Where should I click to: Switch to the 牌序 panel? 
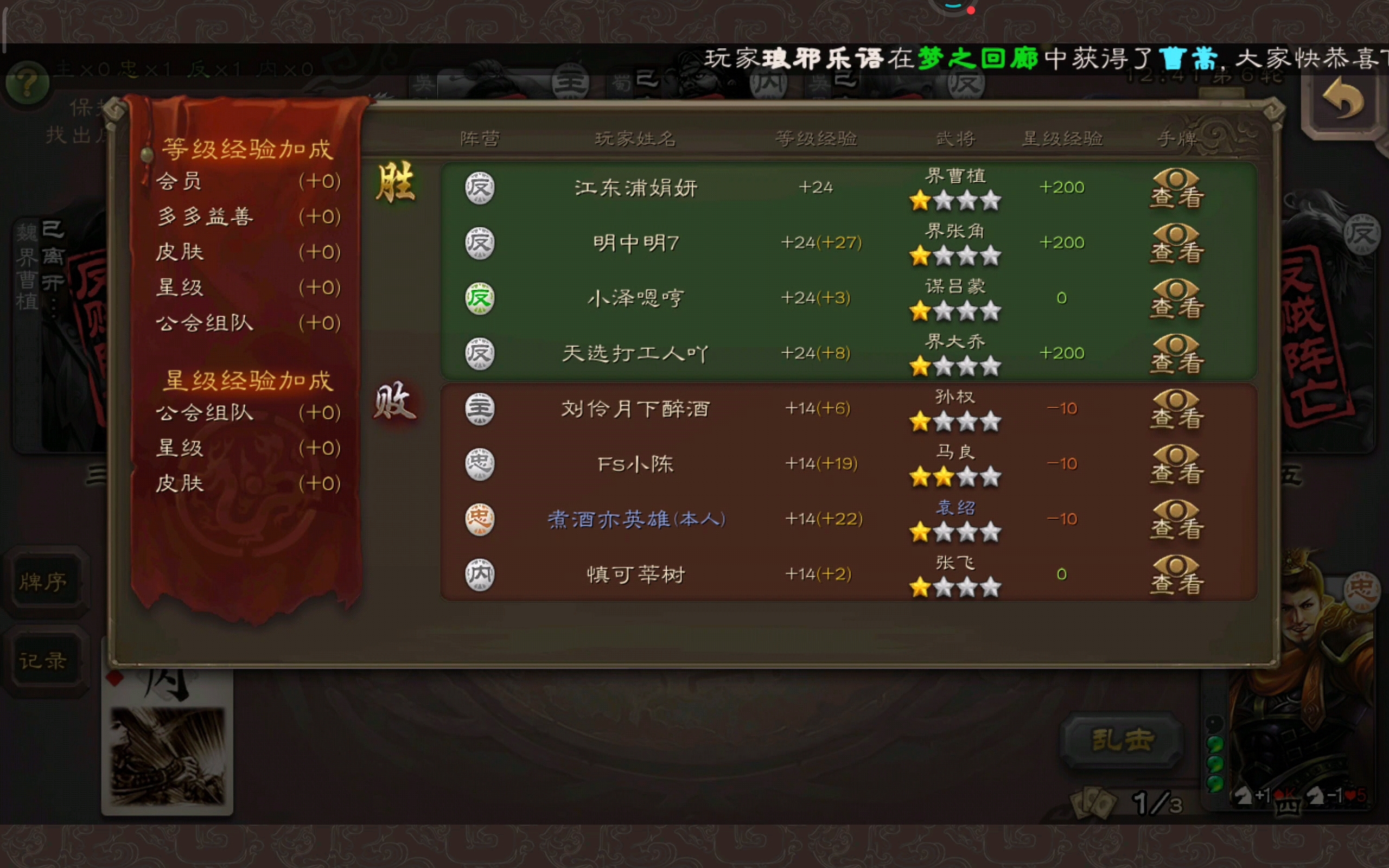click(x=46, y=581)
